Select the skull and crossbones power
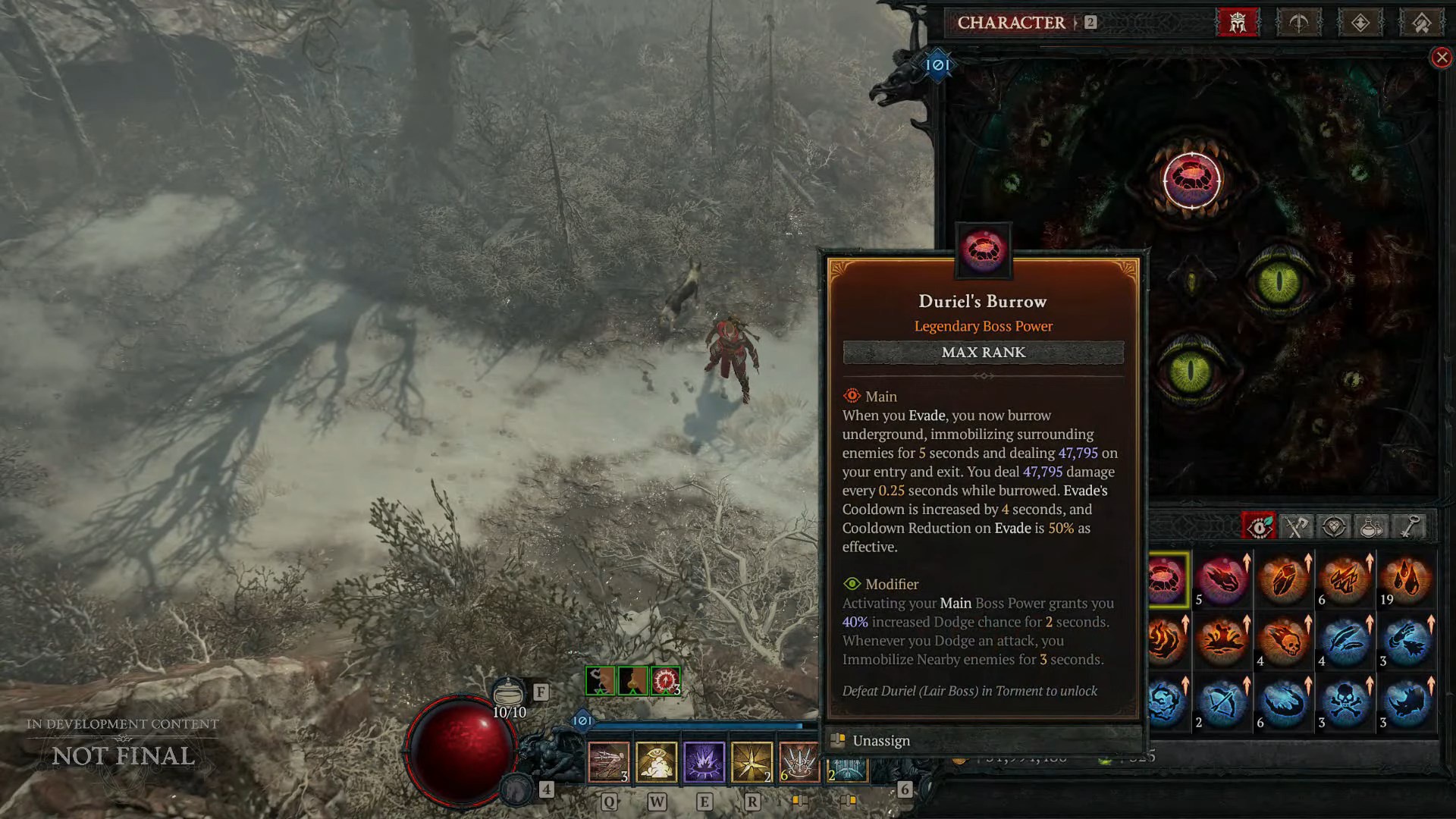Screen dimensions: 1456x819 coord(1345,702)
